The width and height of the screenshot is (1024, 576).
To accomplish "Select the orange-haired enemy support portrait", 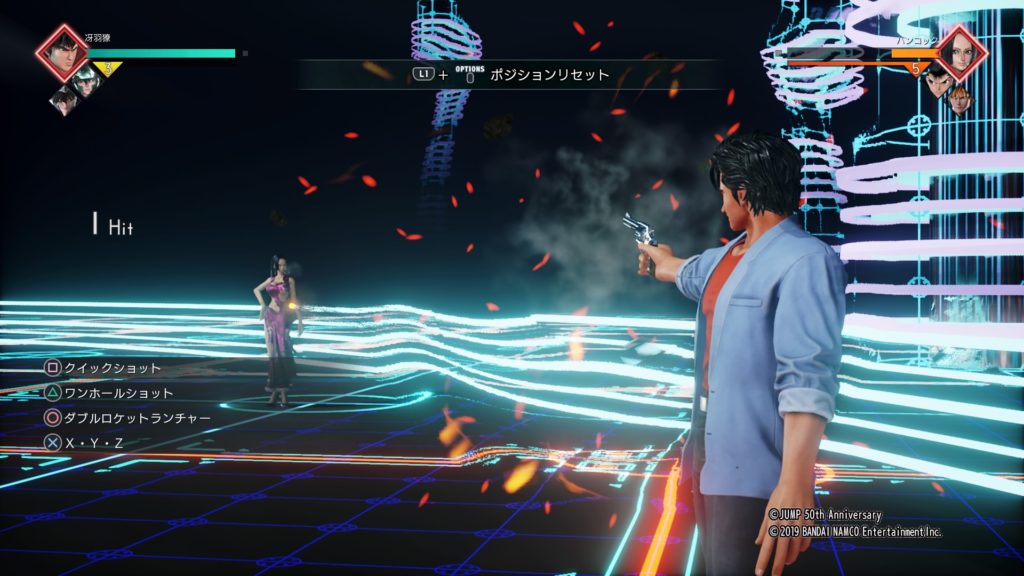I will (x=960, y=98).
